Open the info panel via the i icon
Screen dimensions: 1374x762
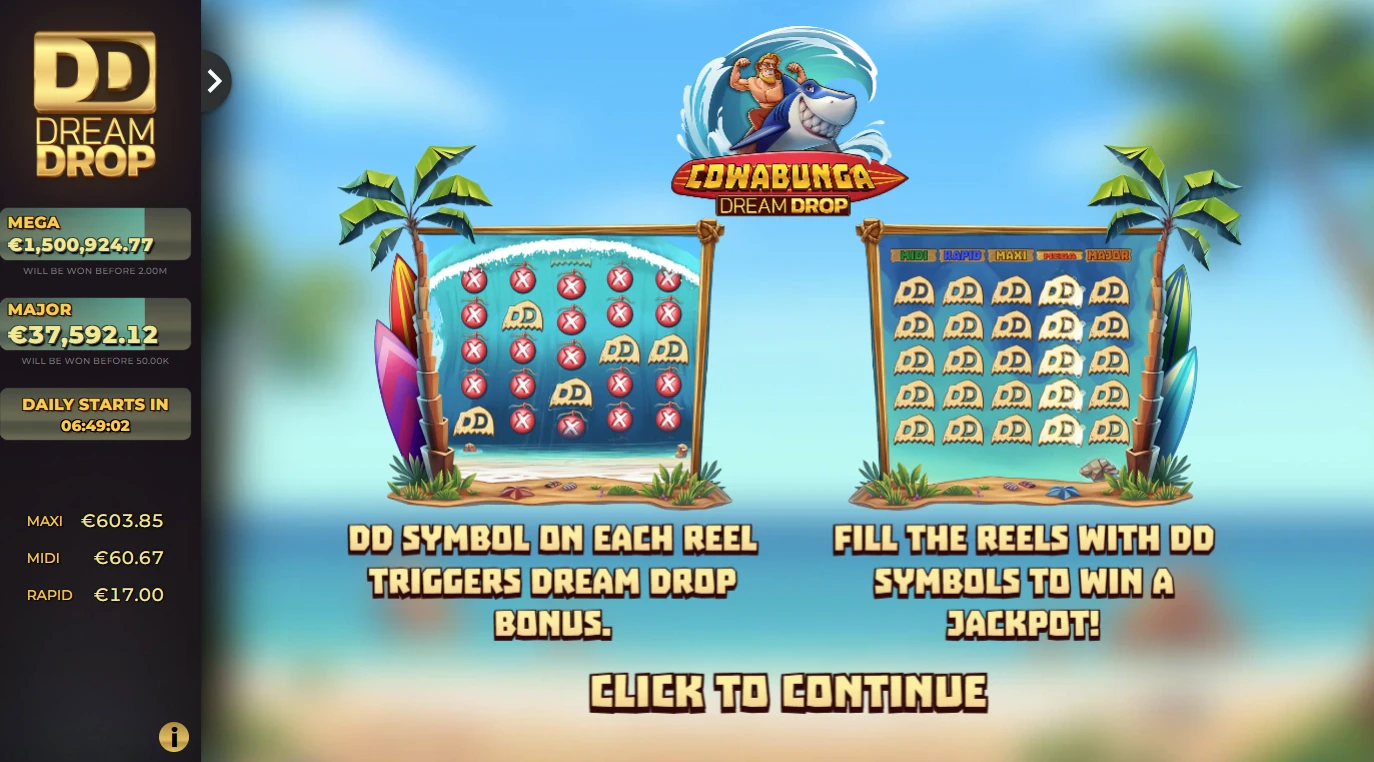tap(173, 737)
